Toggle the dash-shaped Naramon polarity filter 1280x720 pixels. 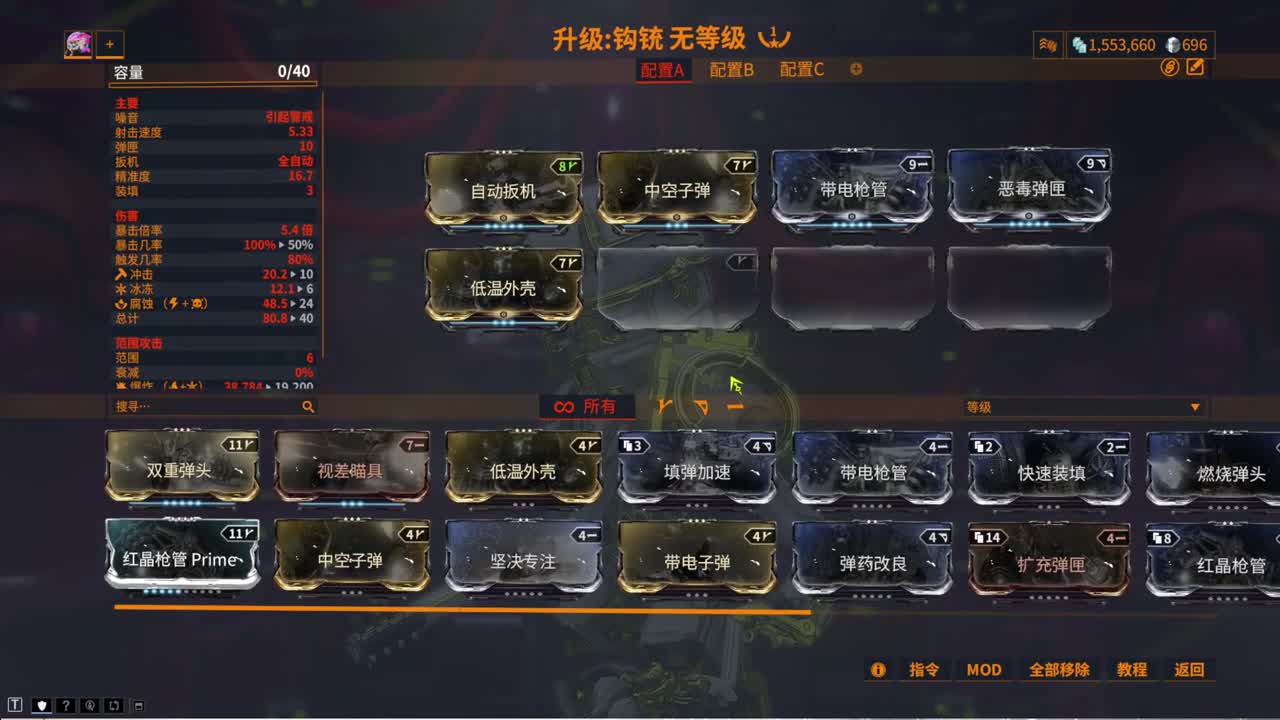[736, 406]
